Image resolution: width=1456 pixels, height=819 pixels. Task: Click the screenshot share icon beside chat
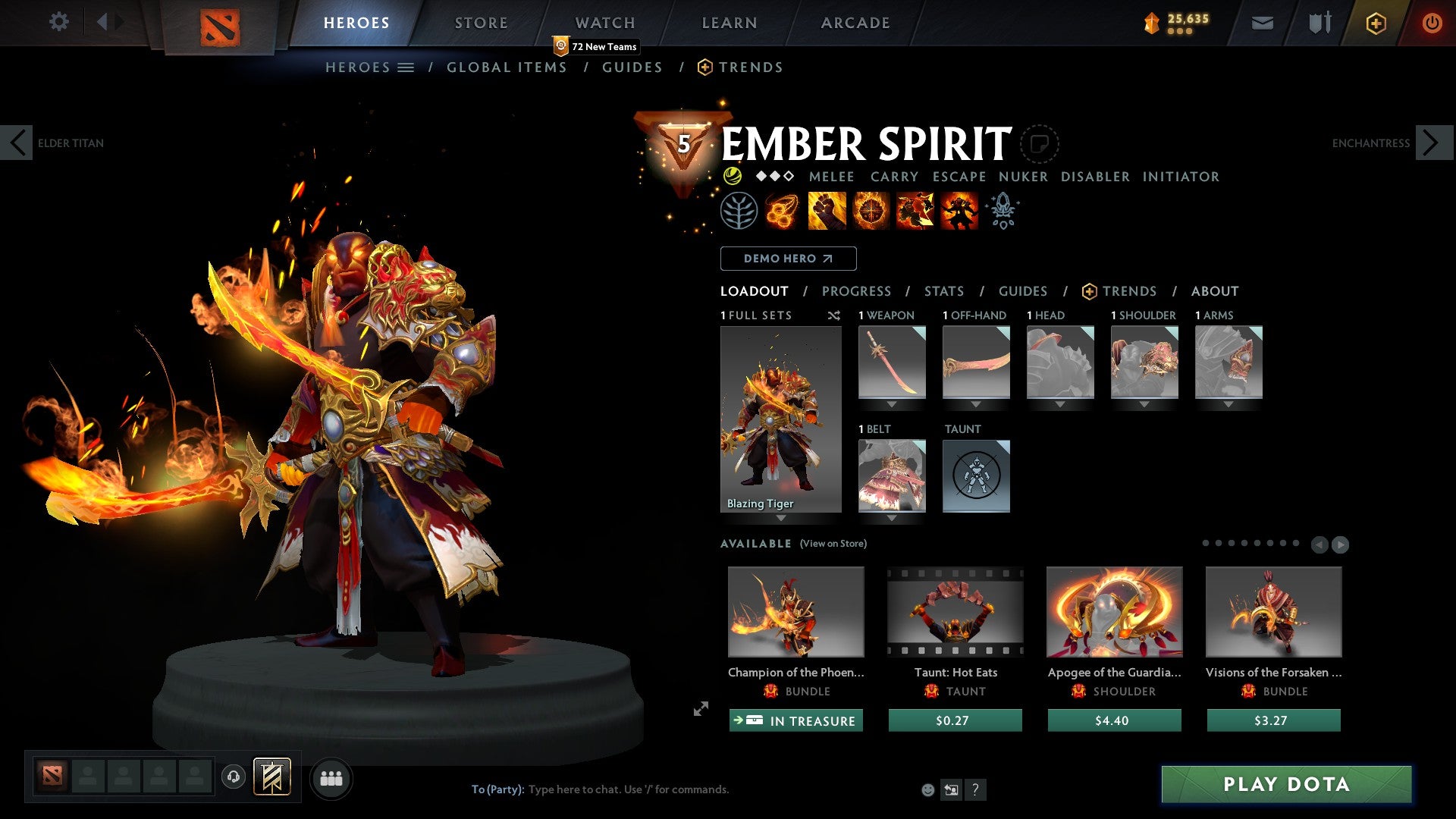[951, 789]
